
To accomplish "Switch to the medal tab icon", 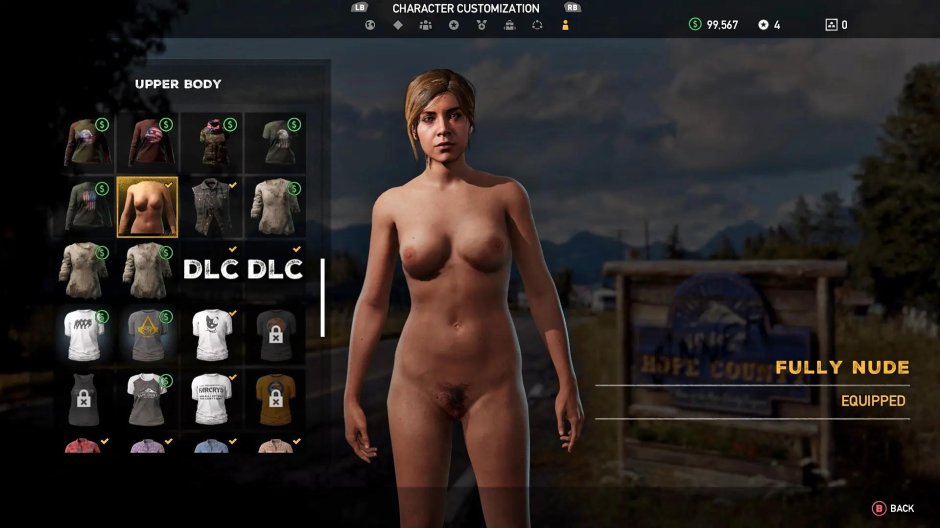I will [481, 25].
